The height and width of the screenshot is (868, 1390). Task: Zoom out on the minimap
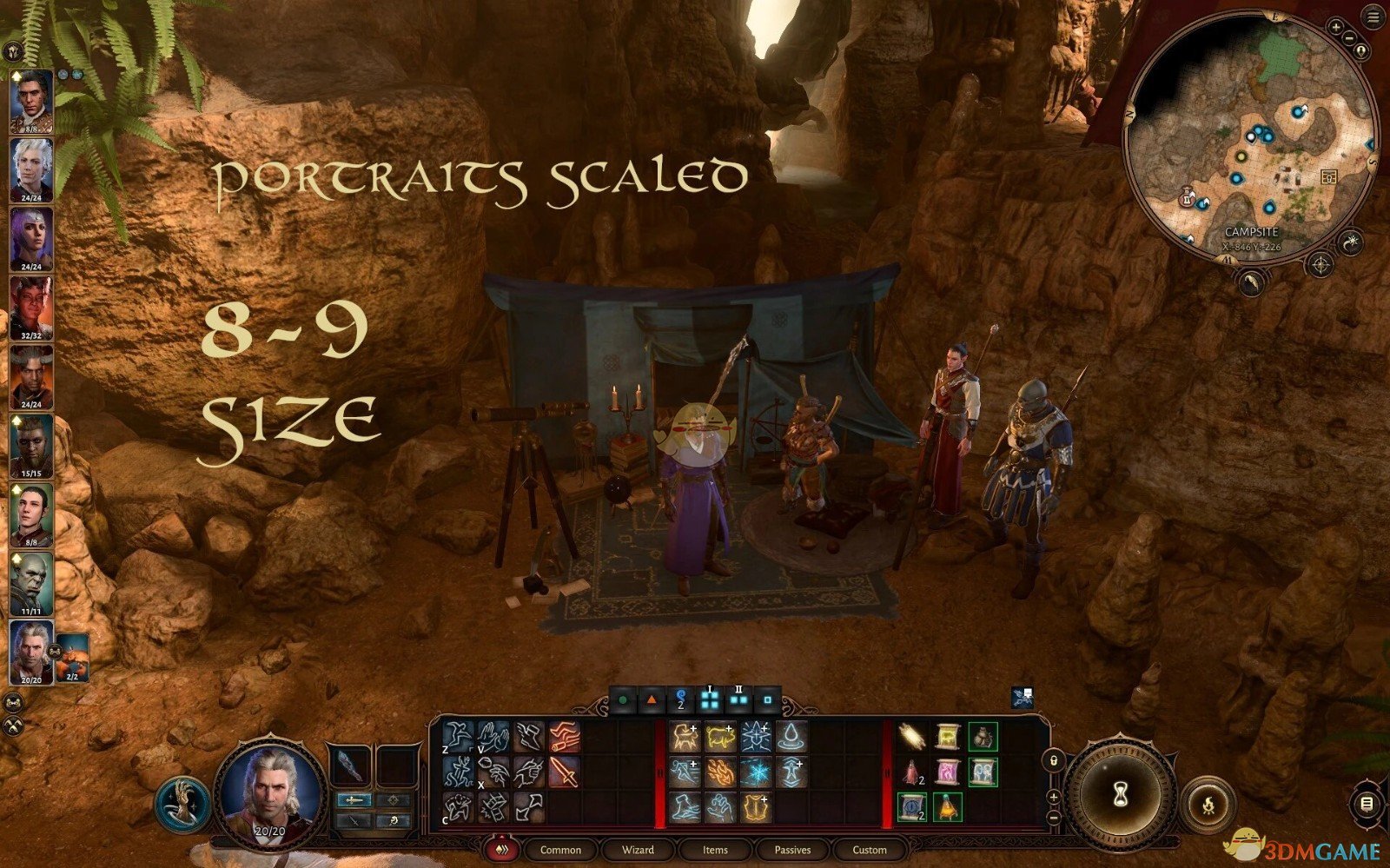click(x=1349, y=37)
